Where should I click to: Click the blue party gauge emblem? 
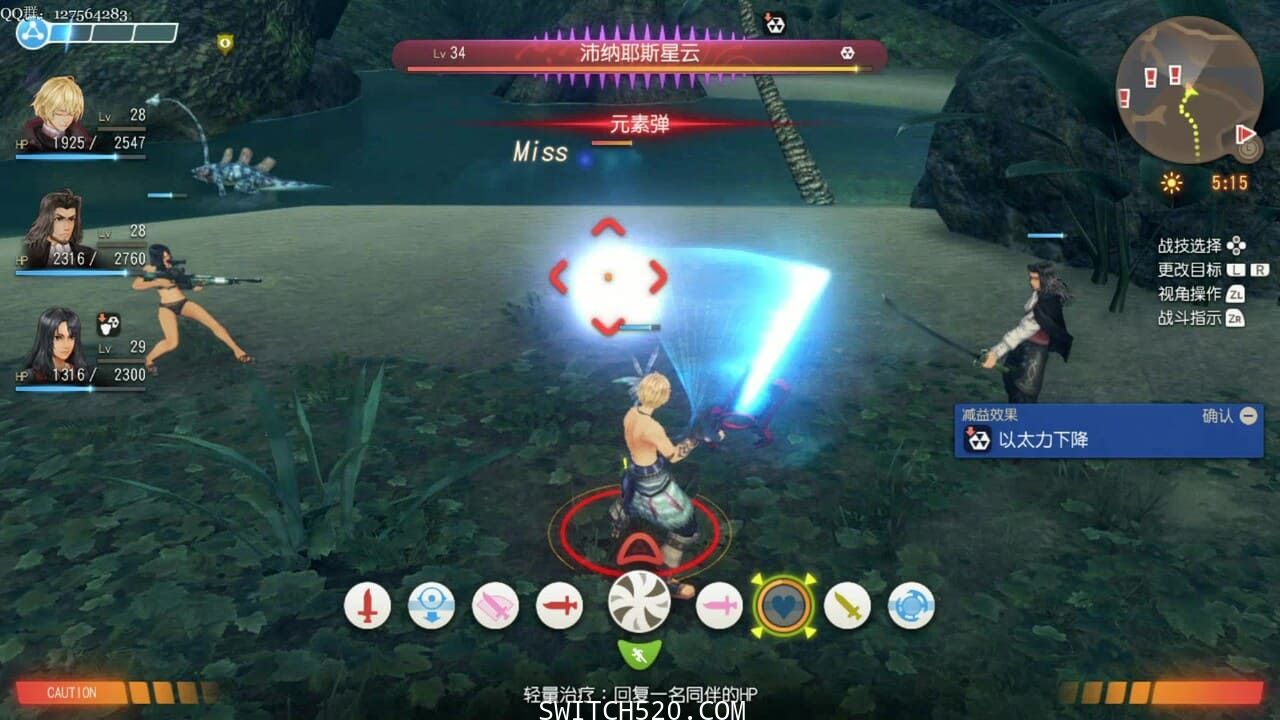pyautogui.click(x=33, y=34)
